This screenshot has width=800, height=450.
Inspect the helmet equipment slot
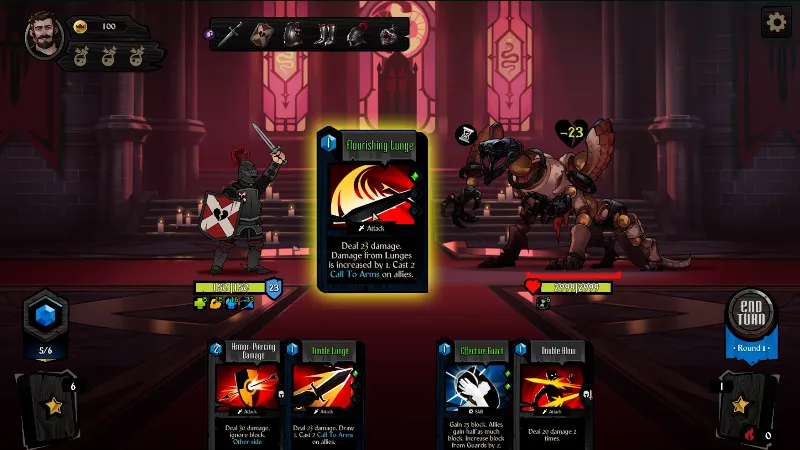click(355, 35)
